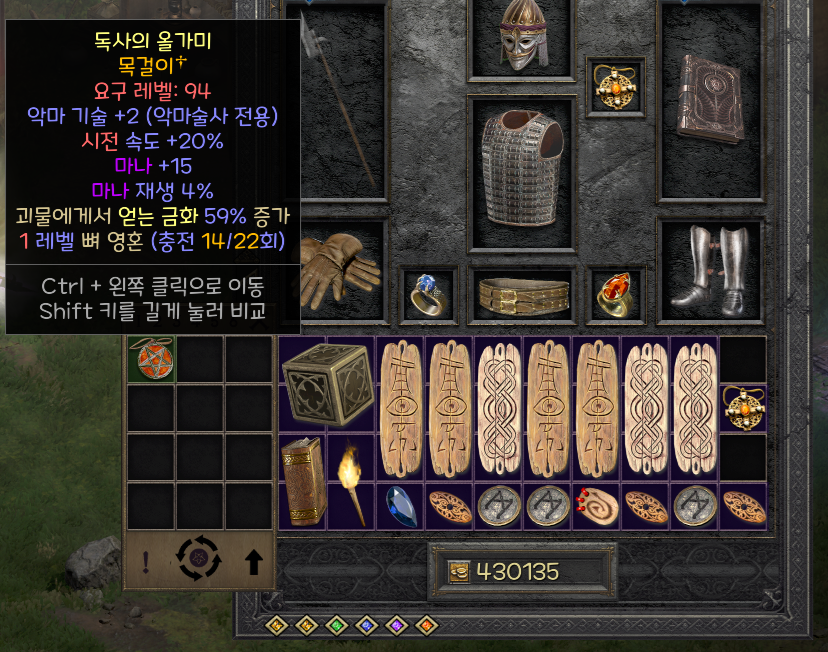Choose the equipped belt slot
Screen dimensions: 828x652
pos(522,294)
